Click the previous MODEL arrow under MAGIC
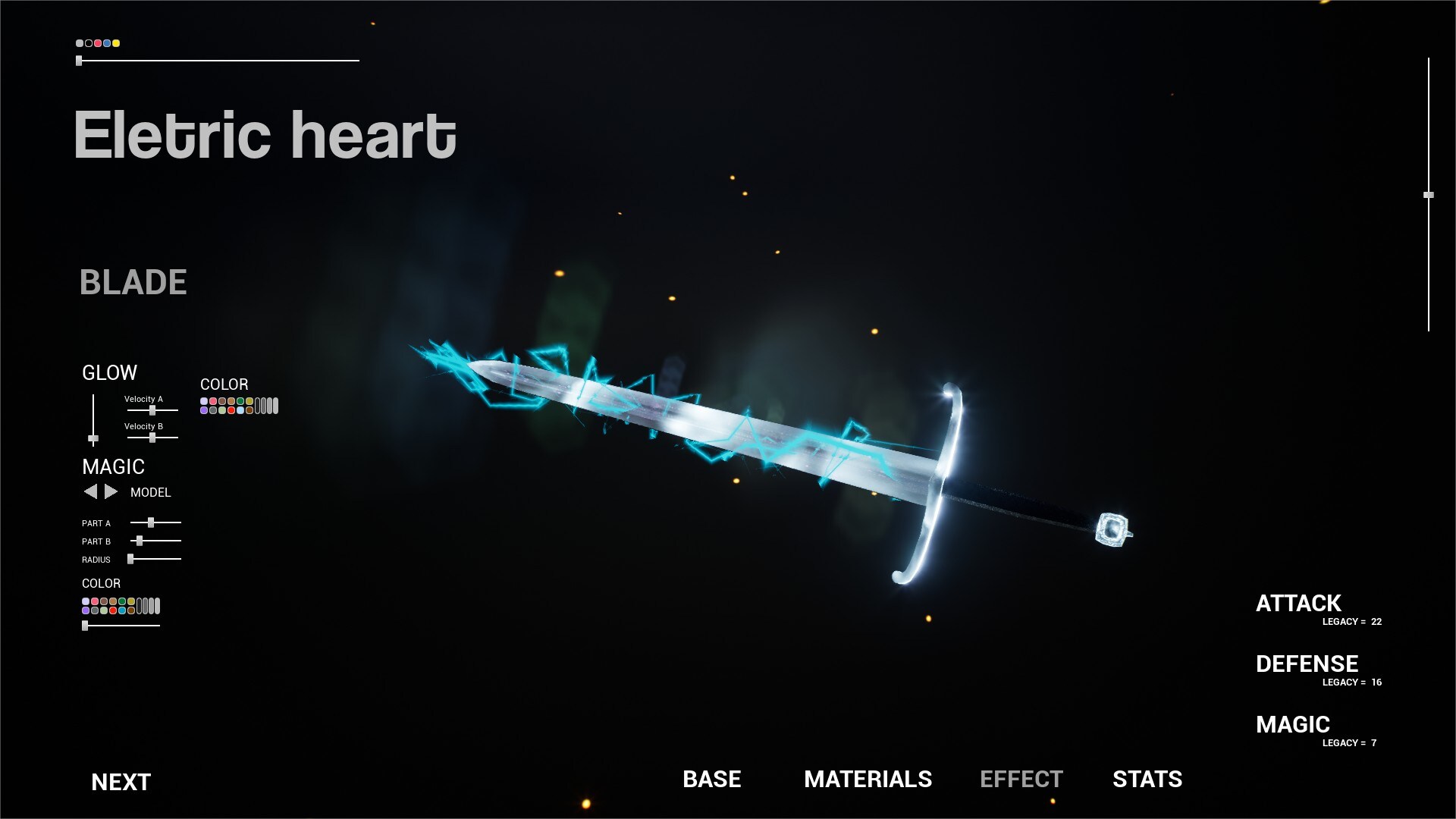This screenshot has width=1456, height=819. tap(90, 491)
